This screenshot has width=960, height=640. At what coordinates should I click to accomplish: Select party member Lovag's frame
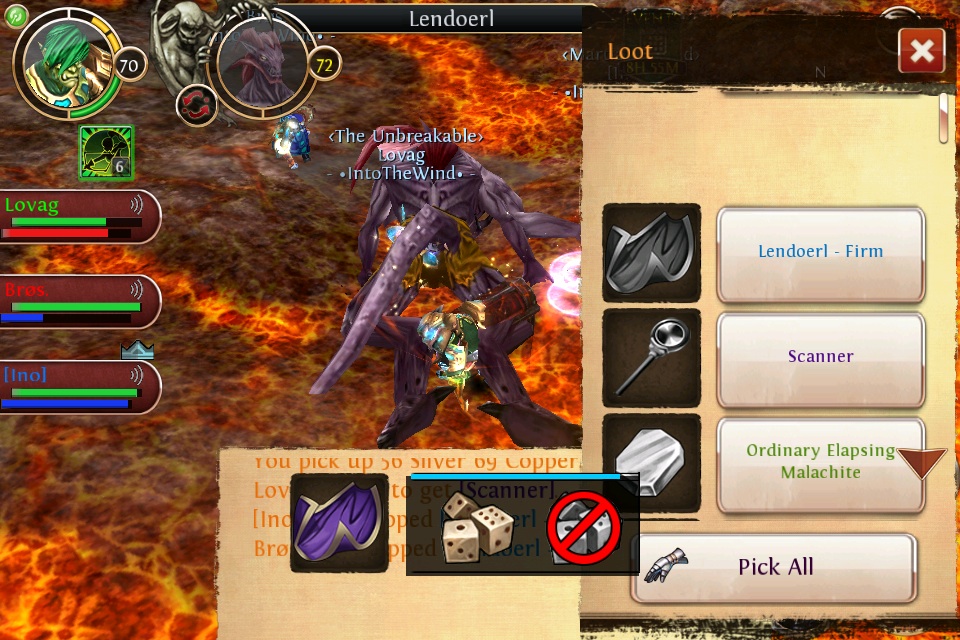(x=78, y=216)
